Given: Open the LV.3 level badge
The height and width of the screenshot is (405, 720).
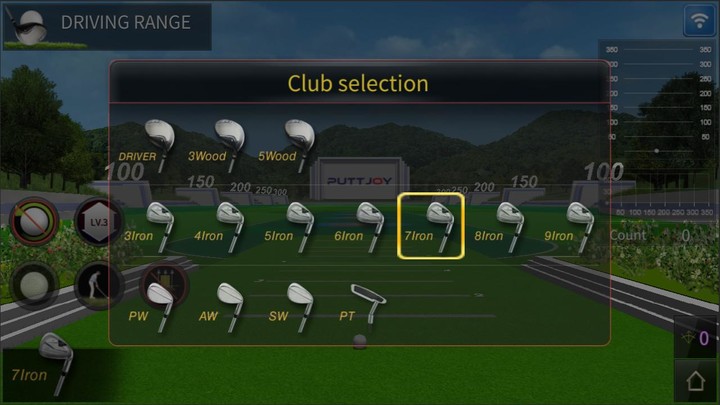Looking at the screenshot, I should click(x=98, y=221).
